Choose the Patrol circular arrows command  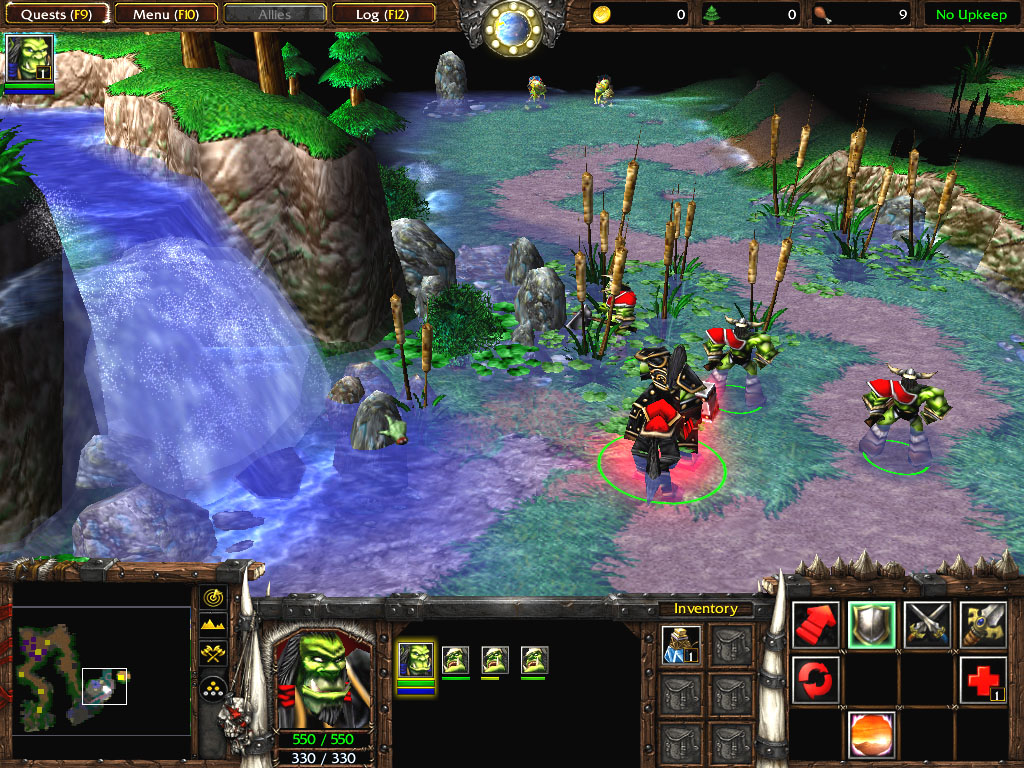tap(816, 680)
